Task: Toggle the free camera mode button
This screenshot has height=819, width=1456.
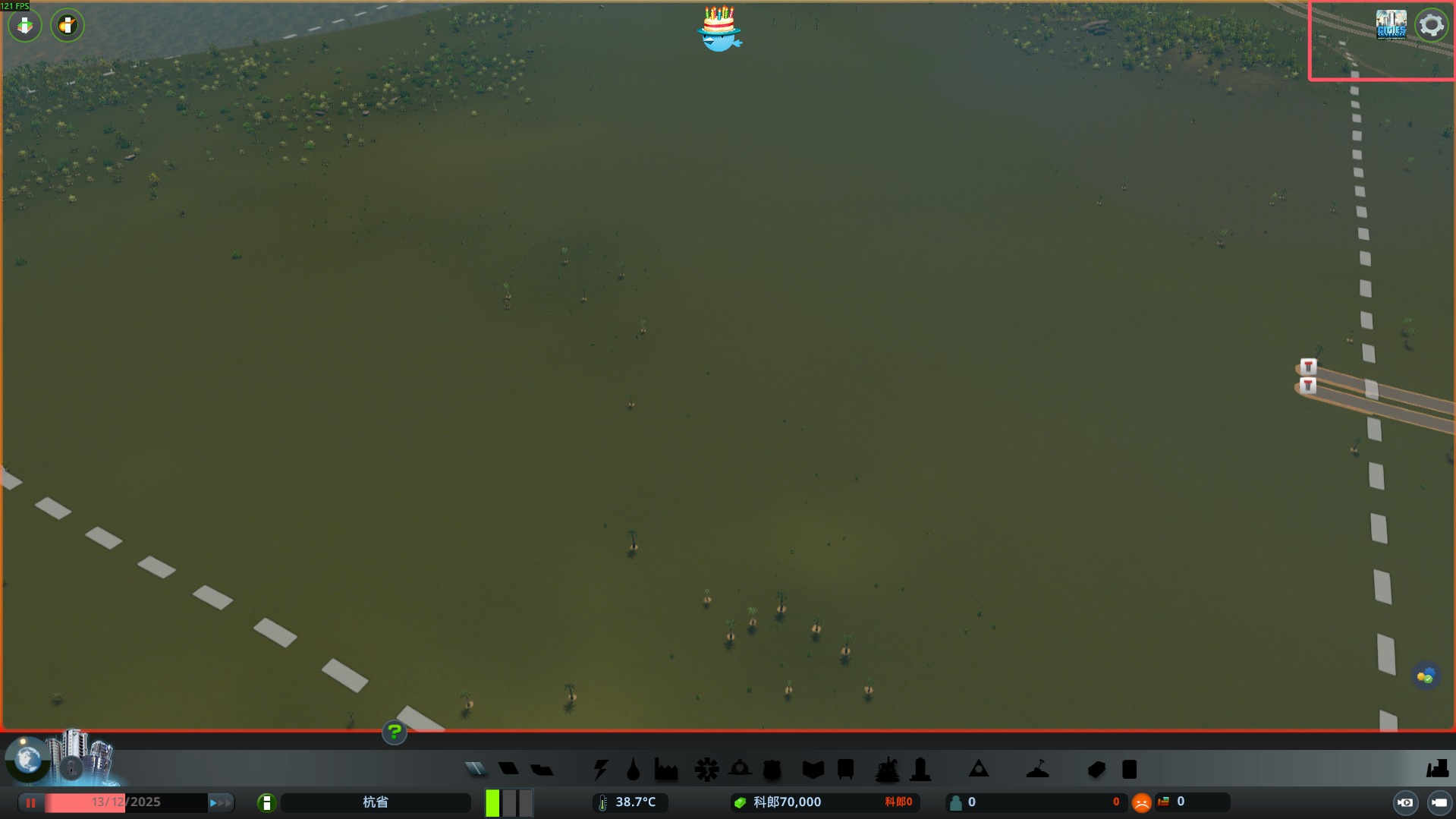Action: pos(1439,802)
